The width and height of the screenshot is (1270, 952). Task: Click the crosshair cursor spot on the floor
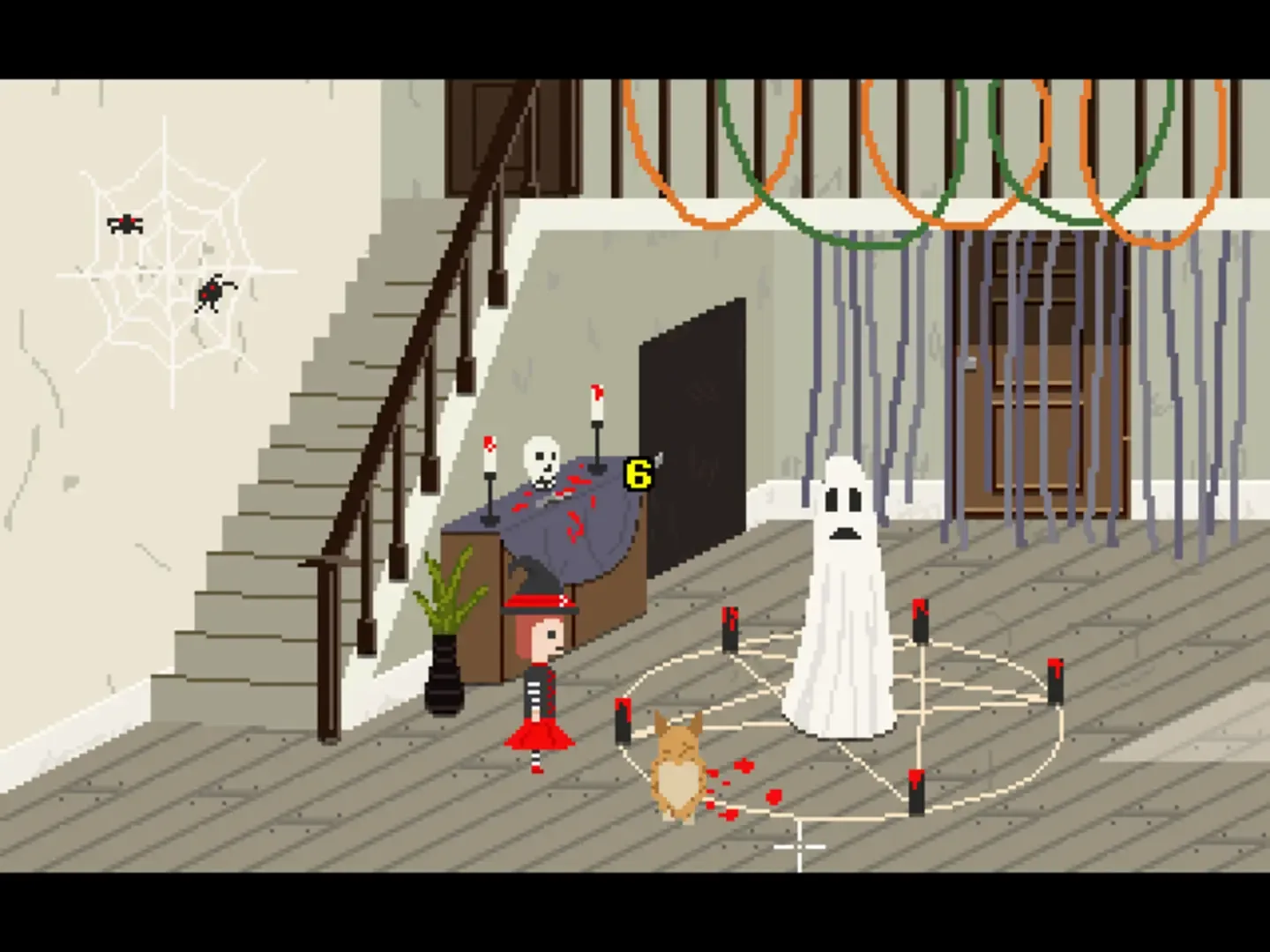tap(798, 846)
